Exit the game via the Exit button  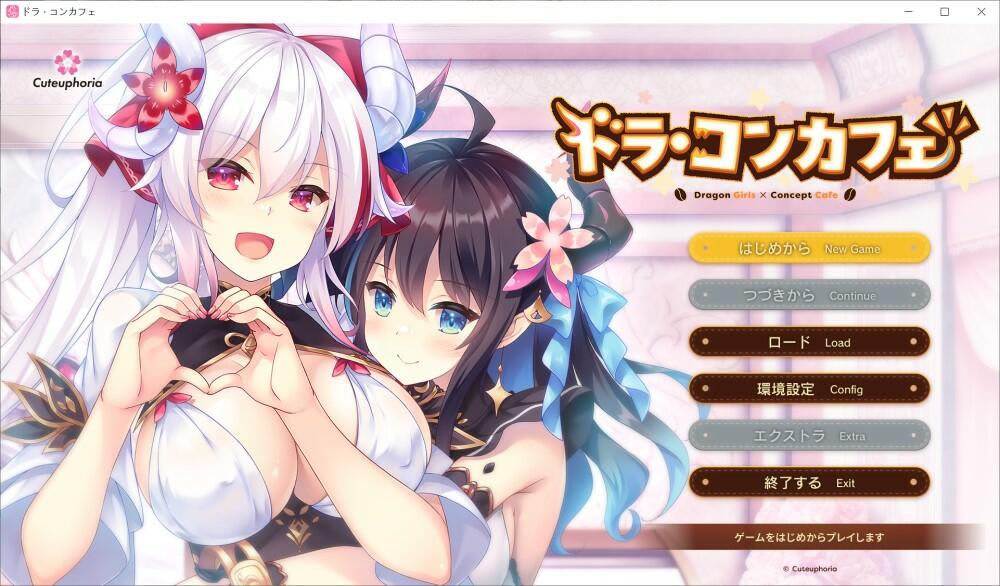pyautogui.click(x=809, y=483)
